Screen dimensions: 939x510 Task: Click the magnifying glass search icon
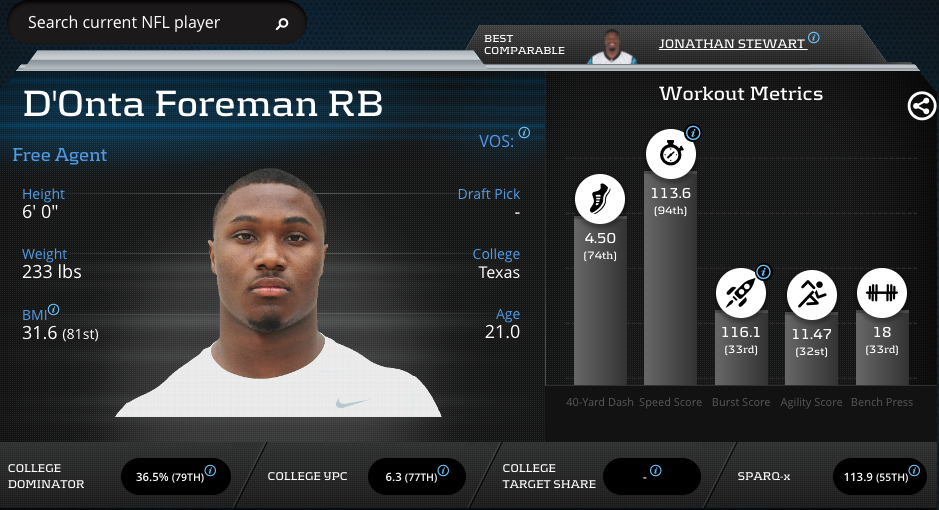coord(282,24)
